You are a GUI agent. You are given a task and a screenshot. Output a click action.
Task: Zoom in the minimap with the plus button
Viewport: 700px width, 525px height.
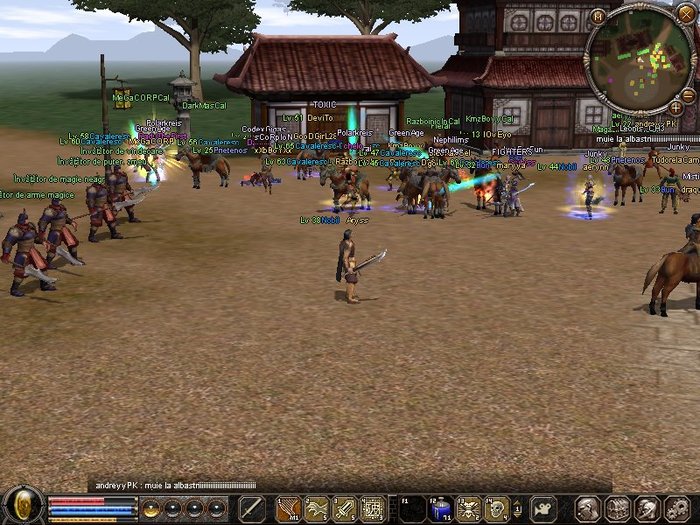click(x=676, y=106)
